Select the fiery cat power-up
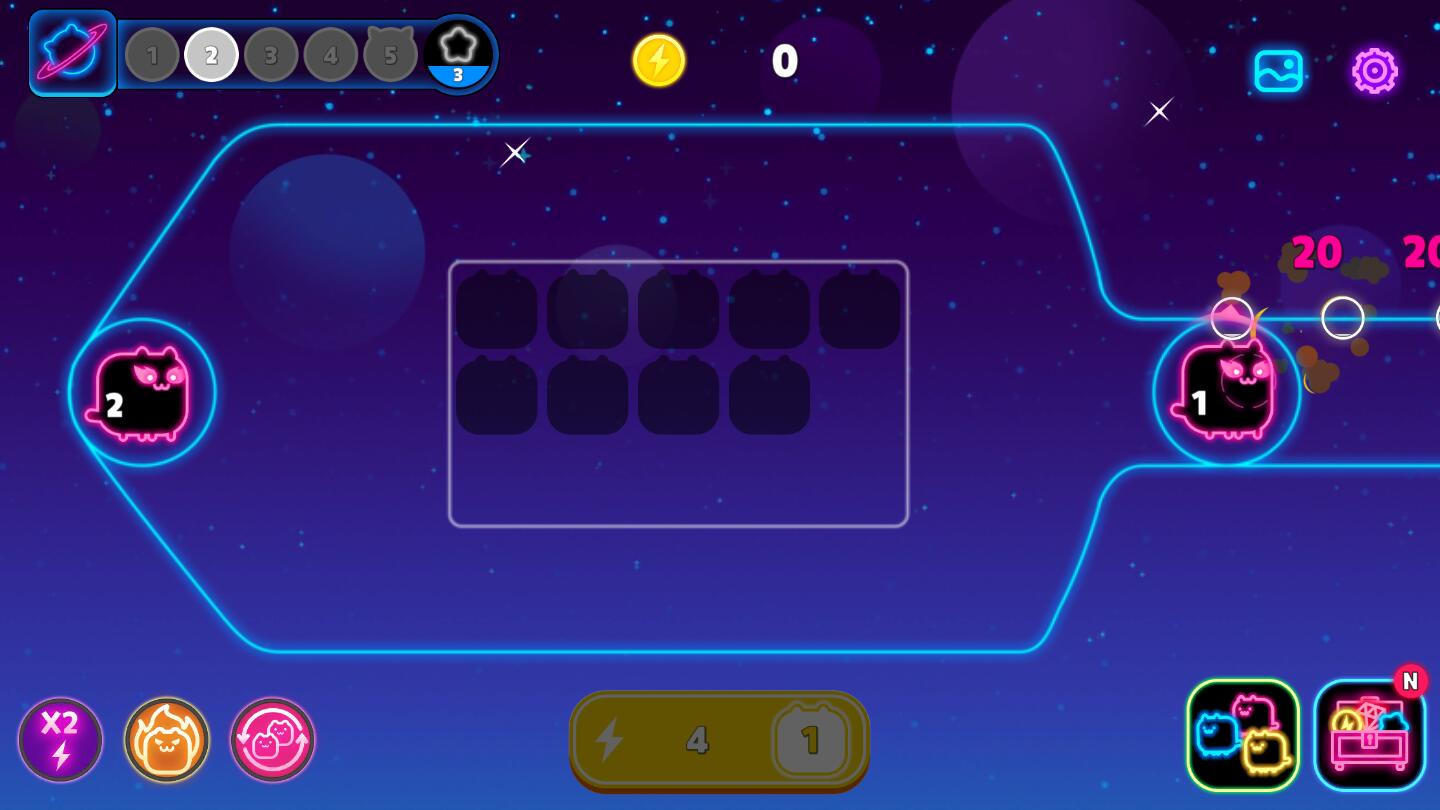The width and height of the screenshot is (1440, 810). [x=167, y=740]
